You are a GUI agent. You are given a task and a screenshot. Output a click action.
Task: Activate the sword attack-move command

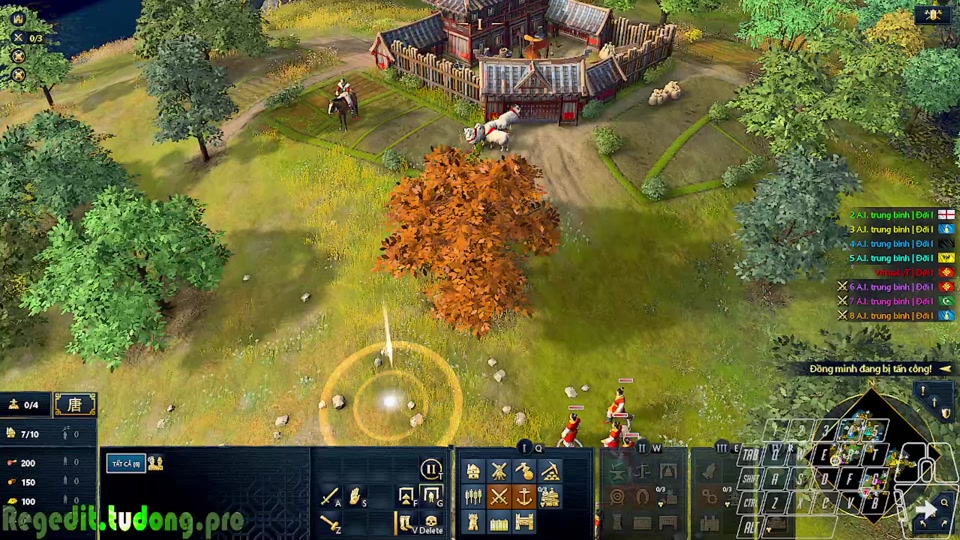pyautogui.click(x=330, y=496)
